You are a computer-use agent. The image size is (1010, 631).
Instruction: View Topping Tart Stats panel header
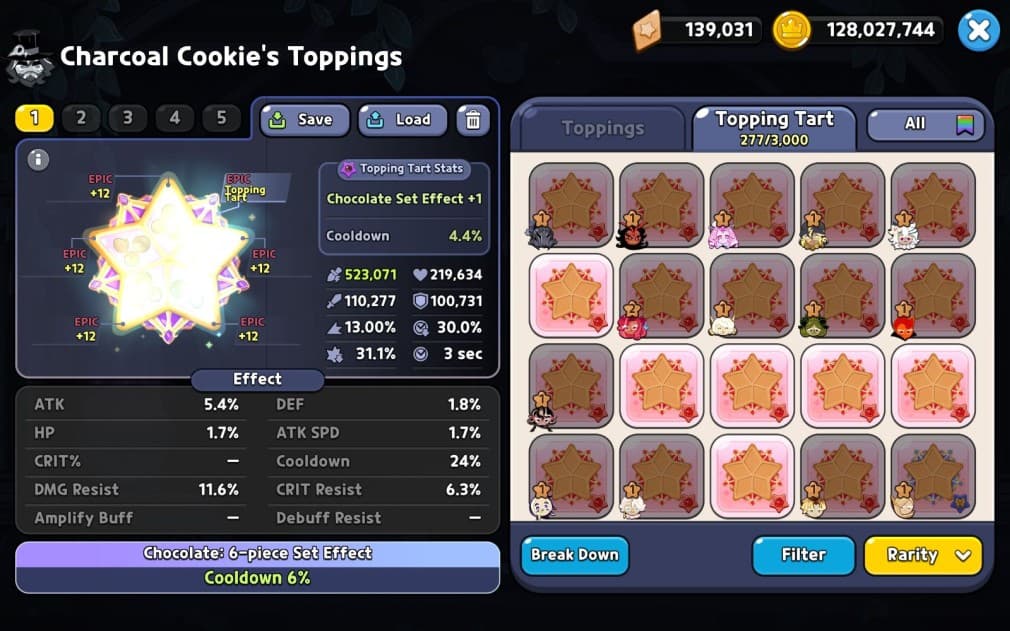[x=405, y=170]
